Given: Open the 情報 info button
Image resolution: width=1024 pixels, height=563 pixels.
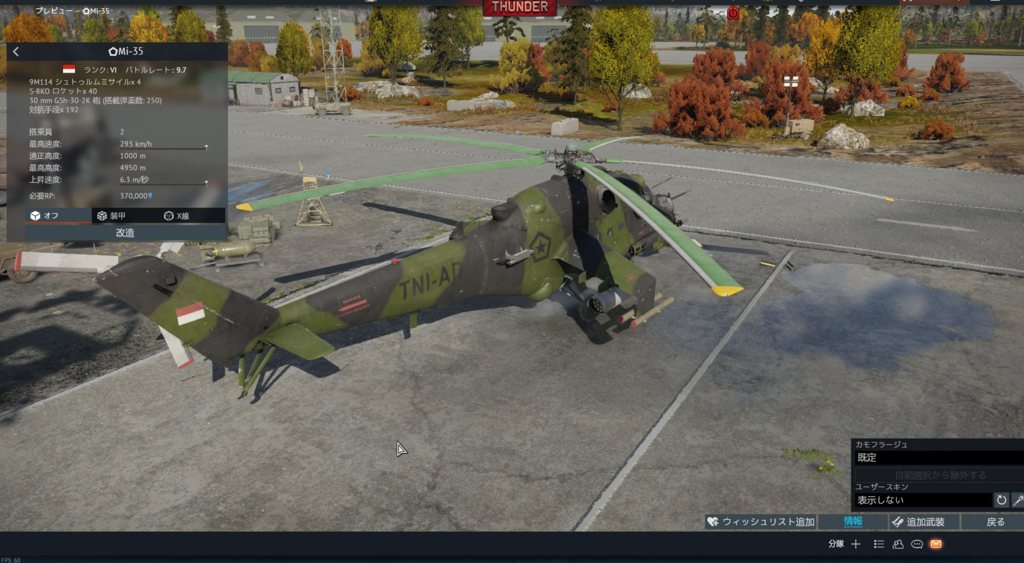Looking at the screenshot, I should click(853, 522).
